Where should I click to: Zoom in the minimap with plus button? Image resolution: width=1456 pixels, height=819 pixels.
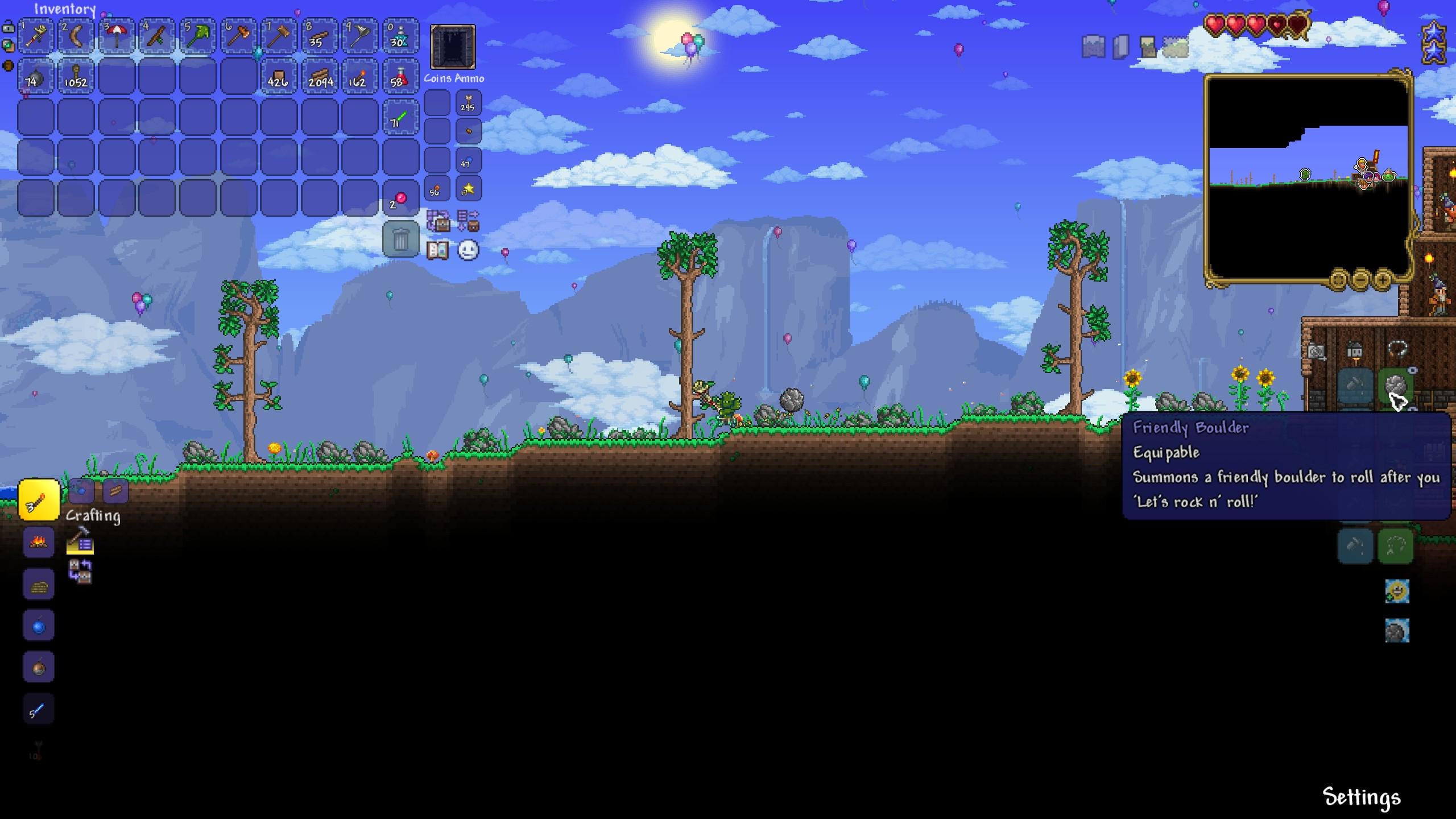[x=1383, y=280]
